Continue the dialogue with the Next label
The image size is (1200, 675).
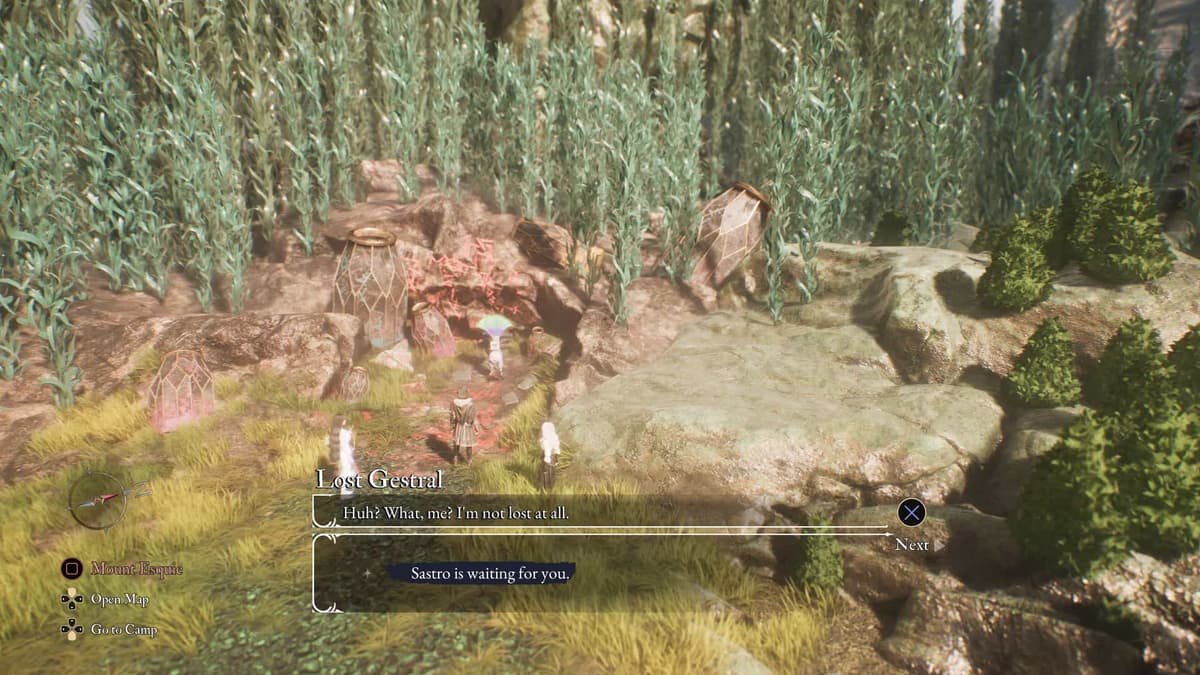(911, 544)
